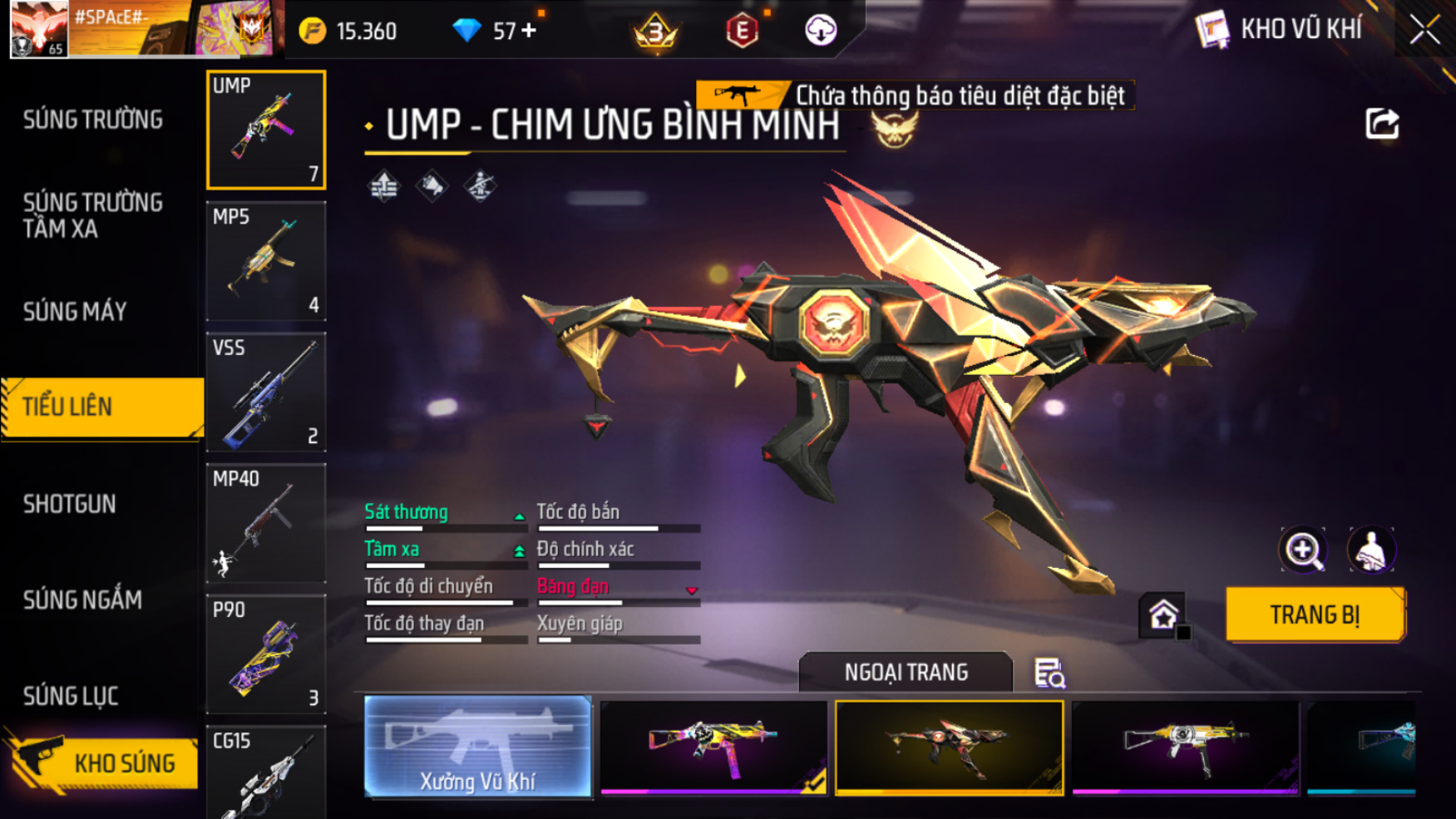Viewport: 1456px width, 819px height.
Task: Choose the VSS weapon tile
Action: pos(266,392)
